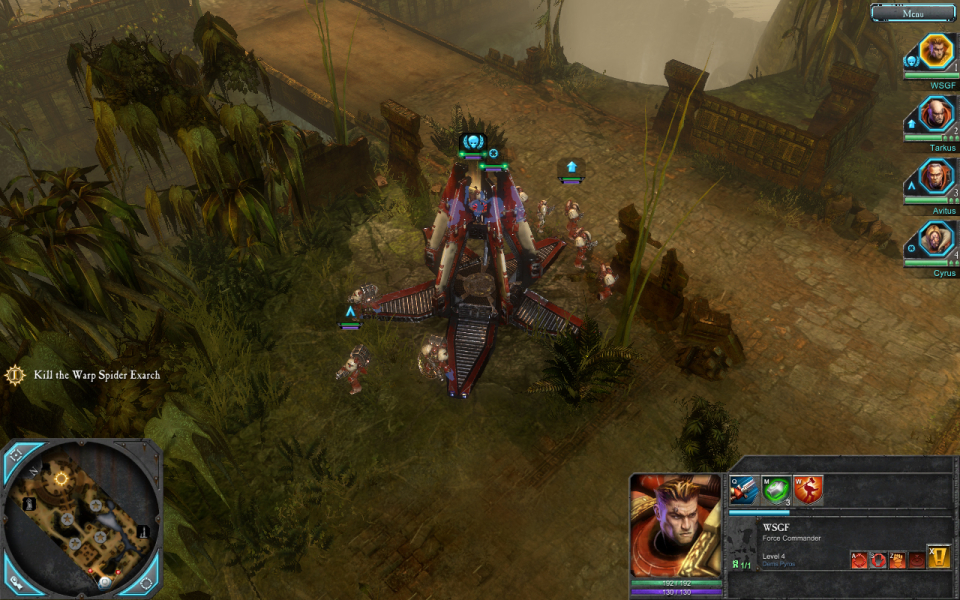Click the Force Commander large portrait
Screen dimensions: 960x600
point(675,525)
